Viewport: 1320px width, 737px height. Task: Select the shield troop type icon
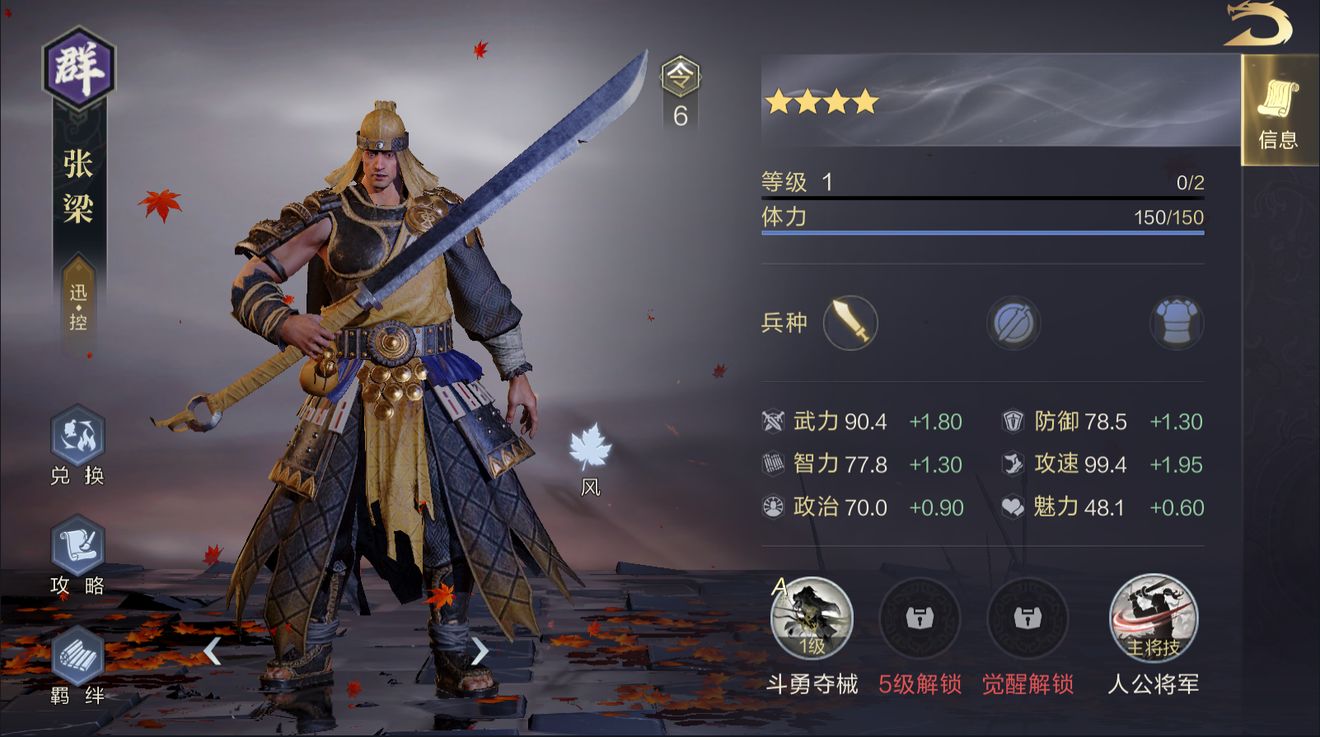point(1013,323)
